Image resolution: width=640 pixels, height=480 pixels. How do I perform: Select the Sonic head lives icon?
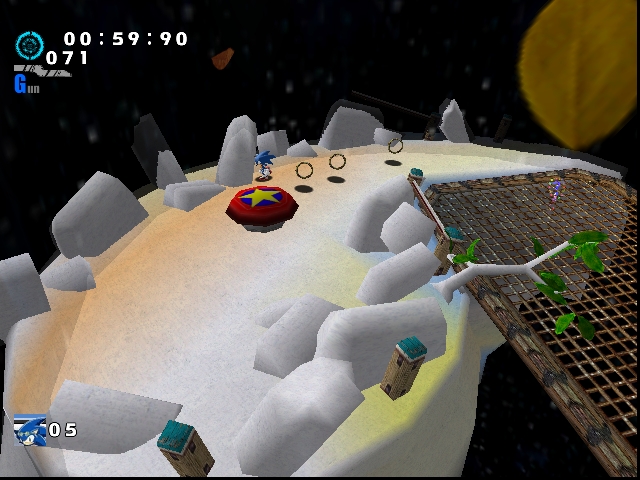[30, 431]
